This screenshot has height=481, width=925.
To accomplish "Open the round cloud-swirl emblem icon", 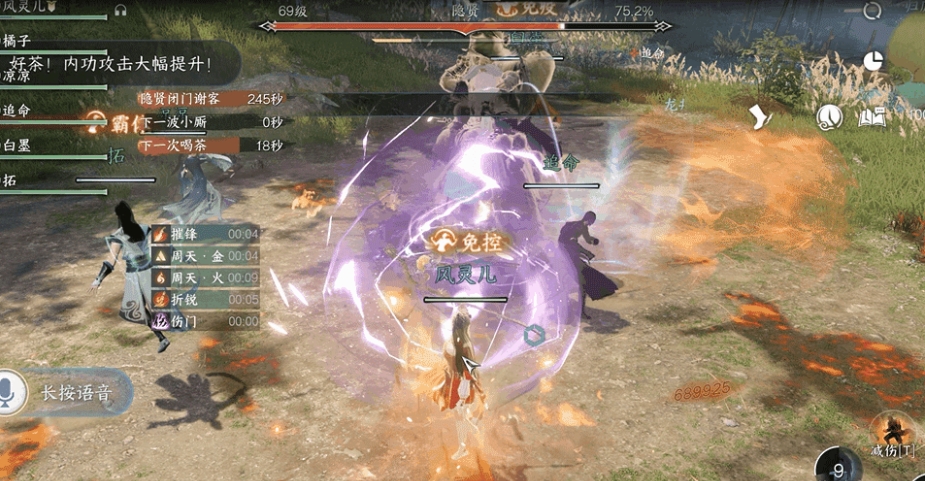I will tap(829, 118).
